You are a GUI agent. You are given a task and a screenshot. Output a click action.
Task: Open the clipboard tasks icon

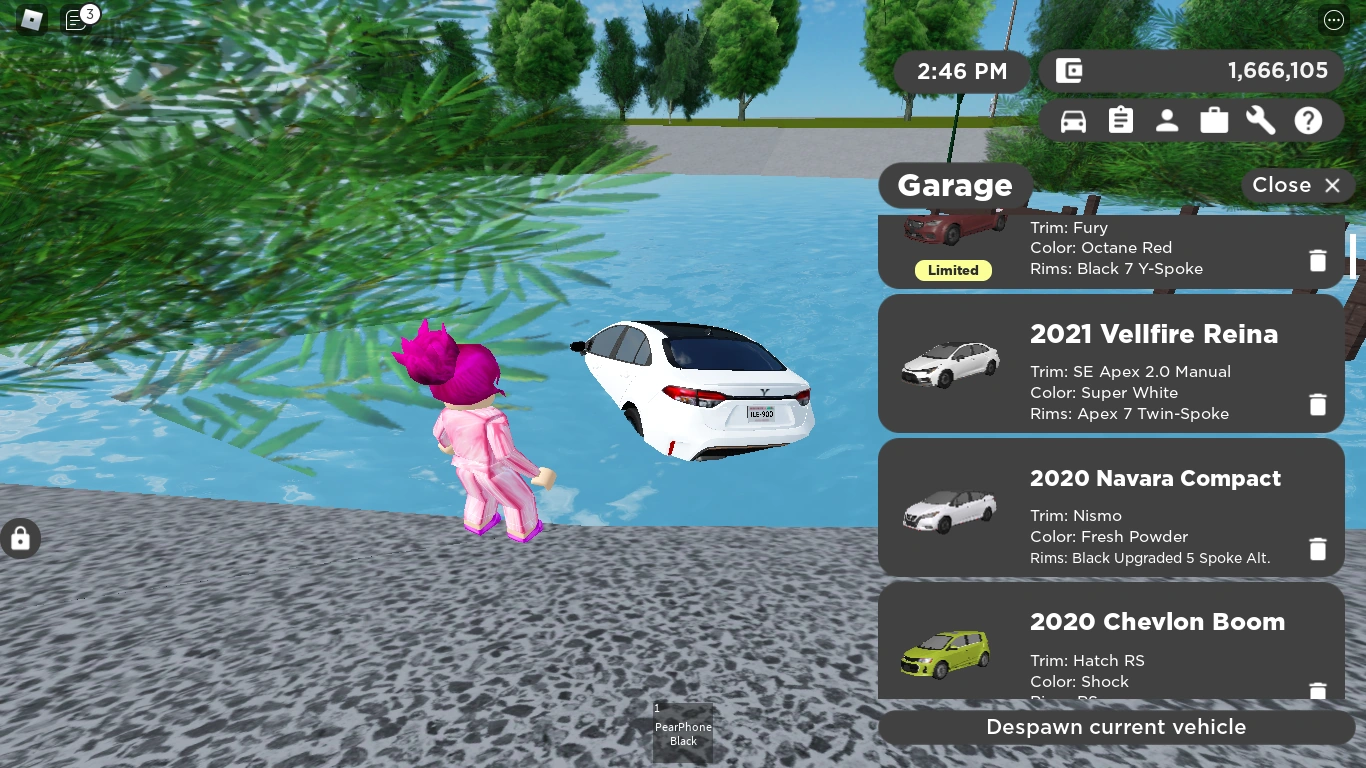pos(1120,120)
